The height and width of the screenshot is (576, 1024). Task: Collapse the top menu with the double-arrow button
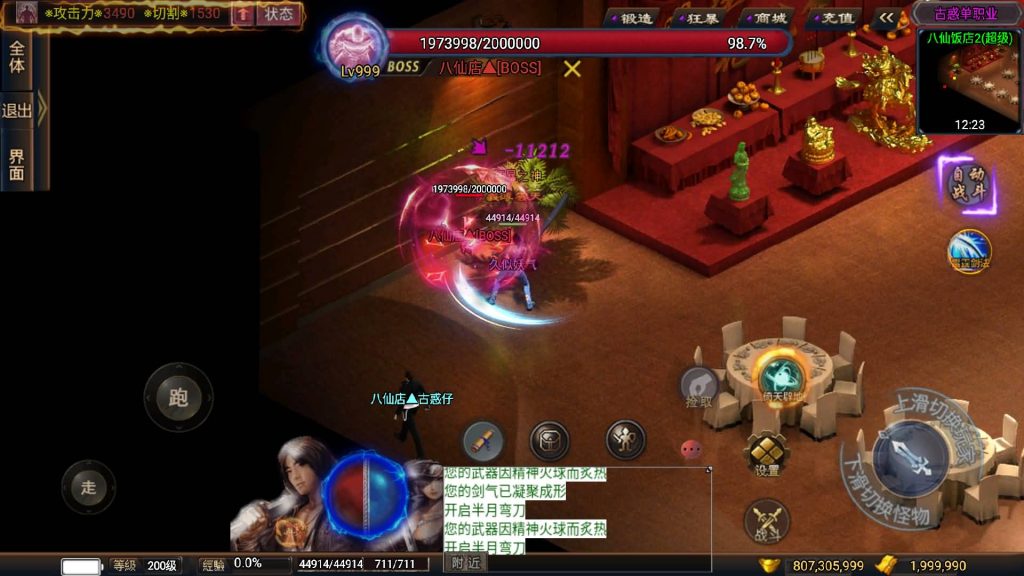(x=886, y=17)
